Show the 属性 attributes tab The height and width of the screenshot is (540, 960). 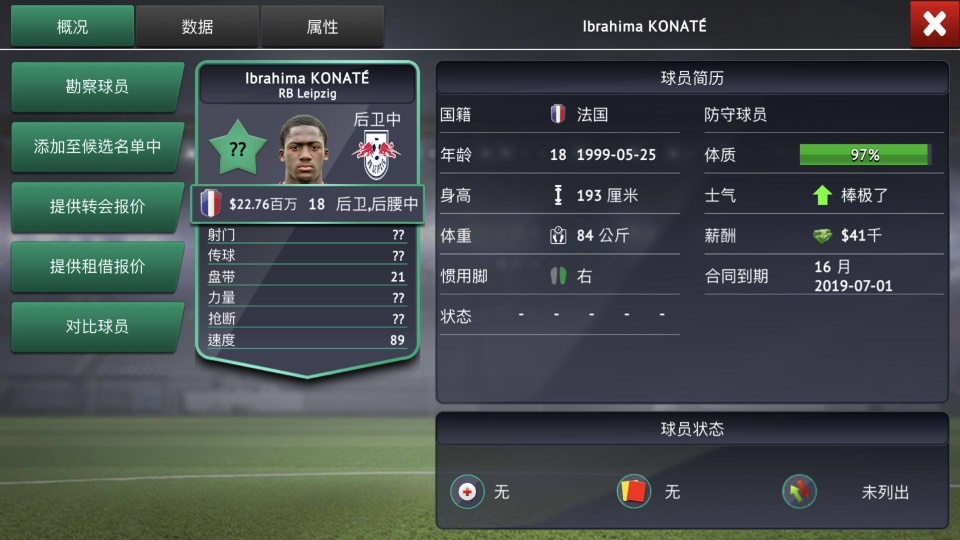[x=322, y=27]
